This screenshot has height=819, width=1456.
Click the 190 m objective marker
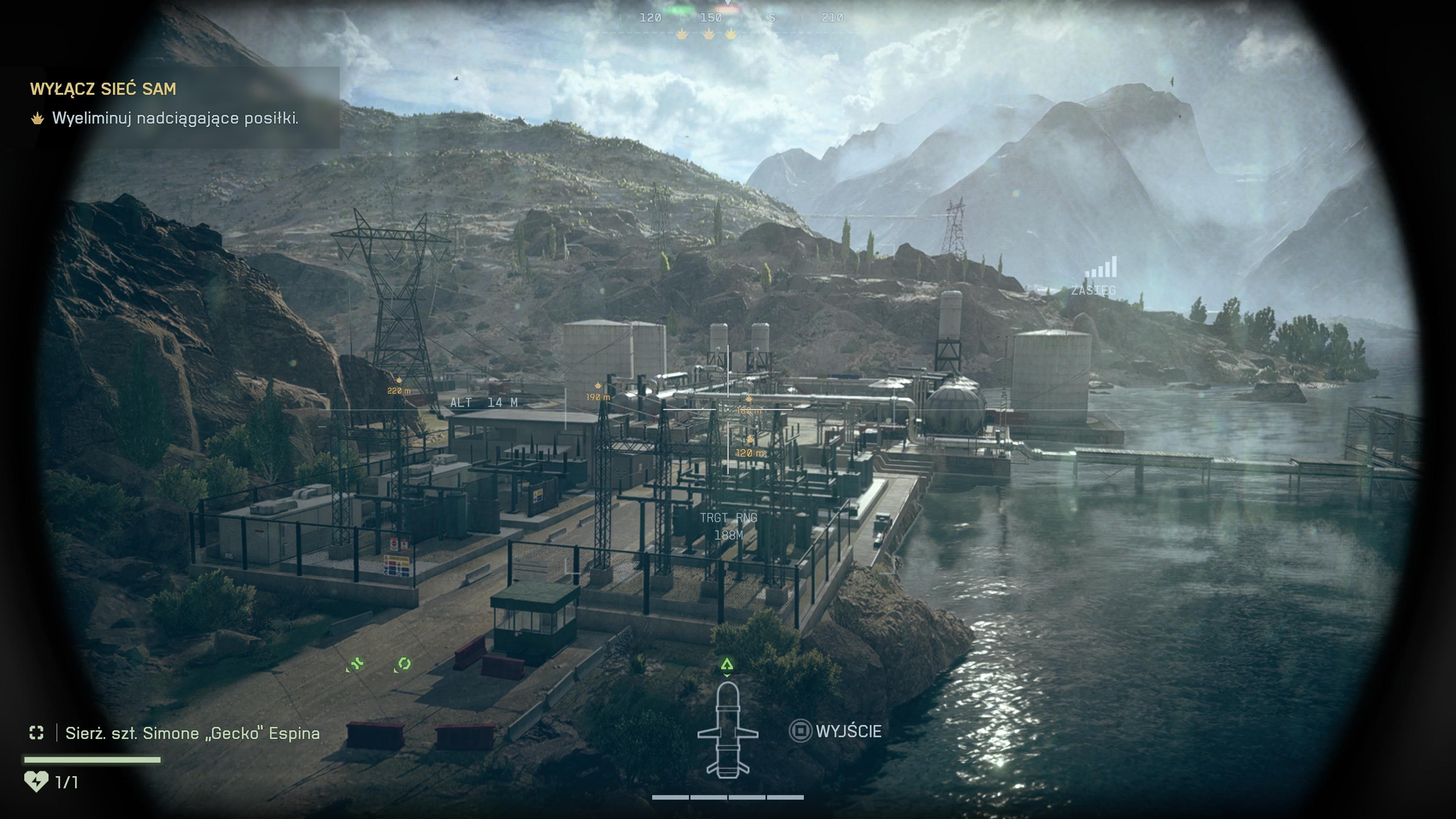coord(598,392)
